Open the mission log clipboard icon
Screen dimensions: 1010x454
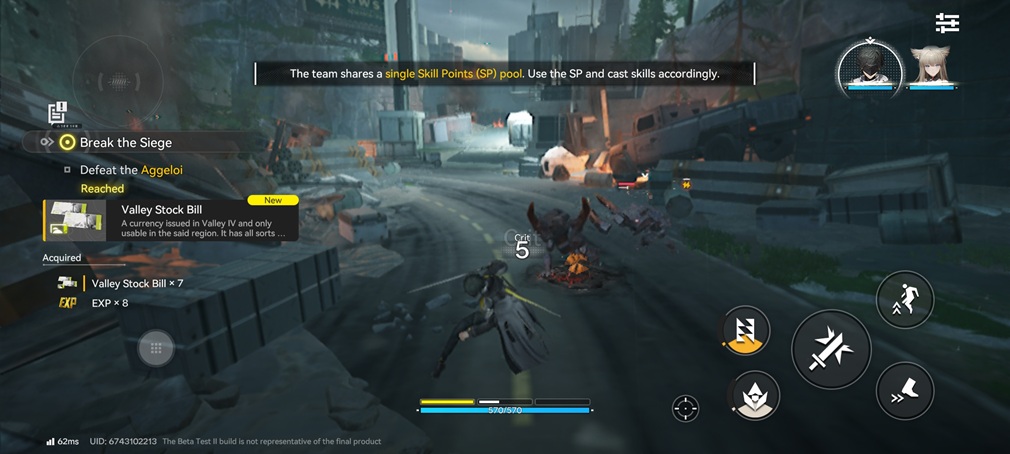57,112
